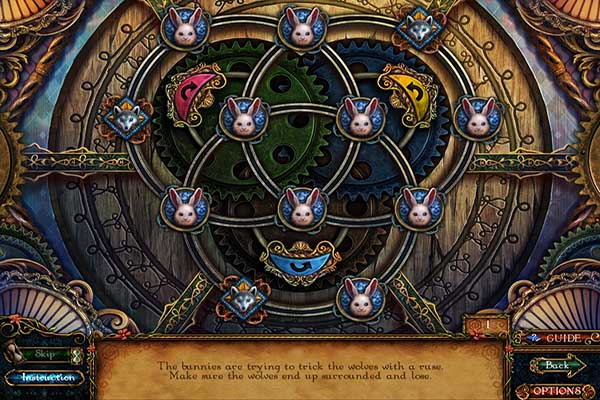600x400 pixels.
Task: Open the Options menu
Action: coord(556,390)
